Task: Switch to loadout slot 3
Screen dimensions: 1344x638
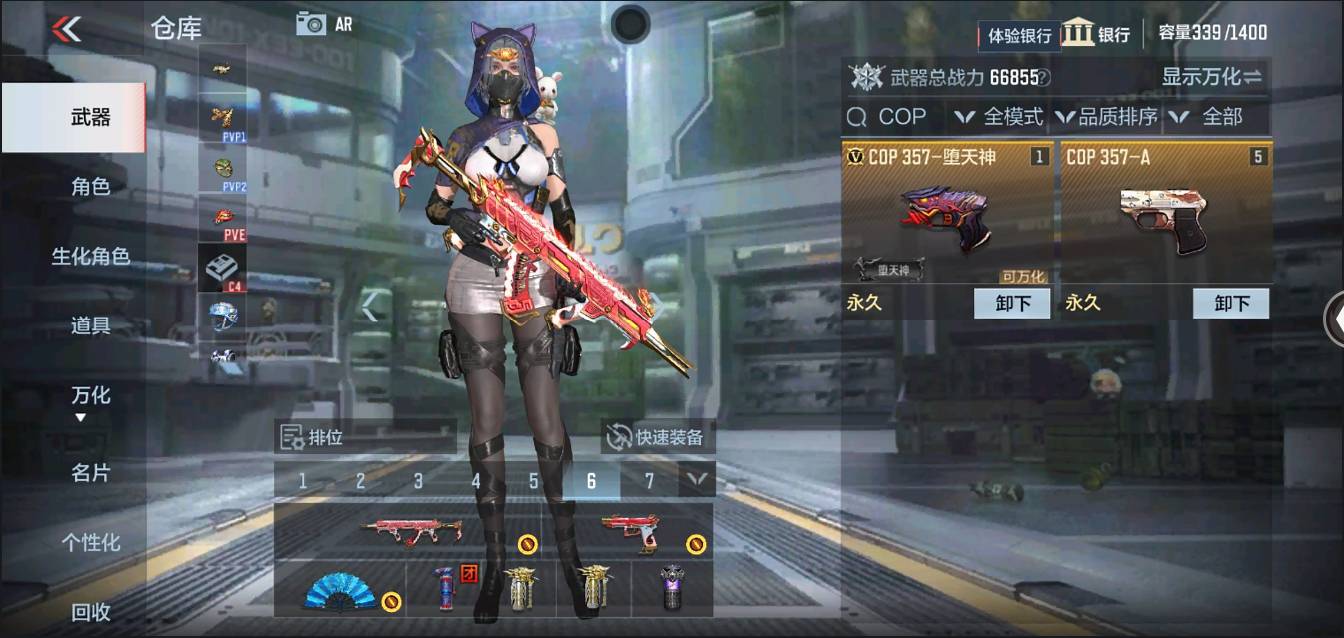Action: 418,481
